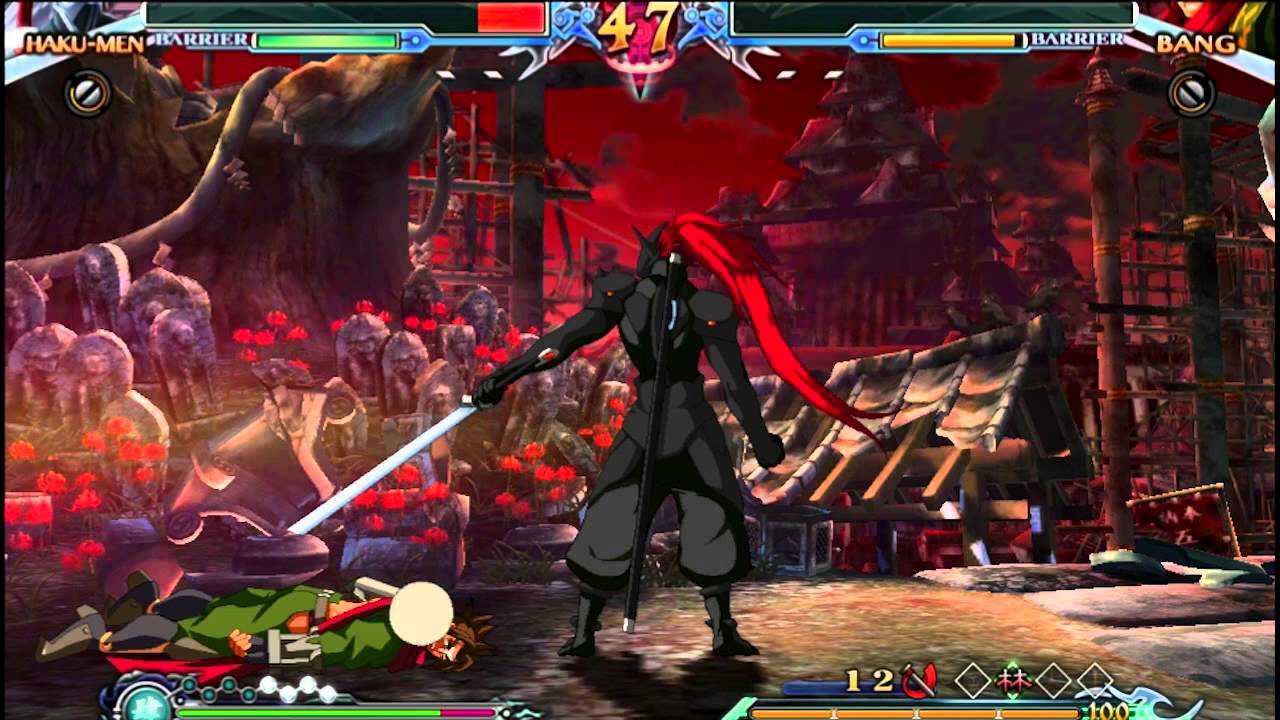The image size is (1280, 720).
Task: Click Bang's red nail counter icon
Action: tap(918, 681)
